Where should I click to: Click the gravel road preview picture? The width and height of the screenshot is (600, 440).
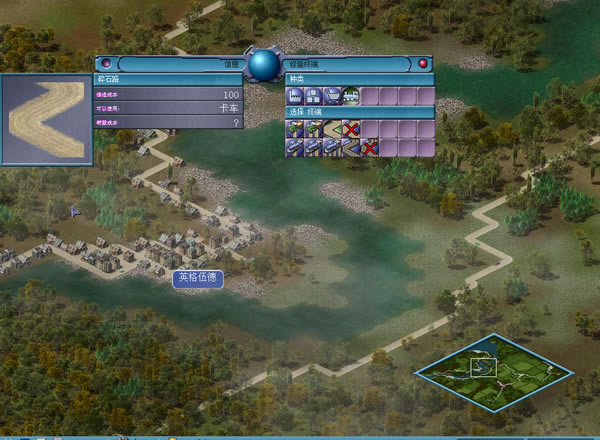point(47,119)
